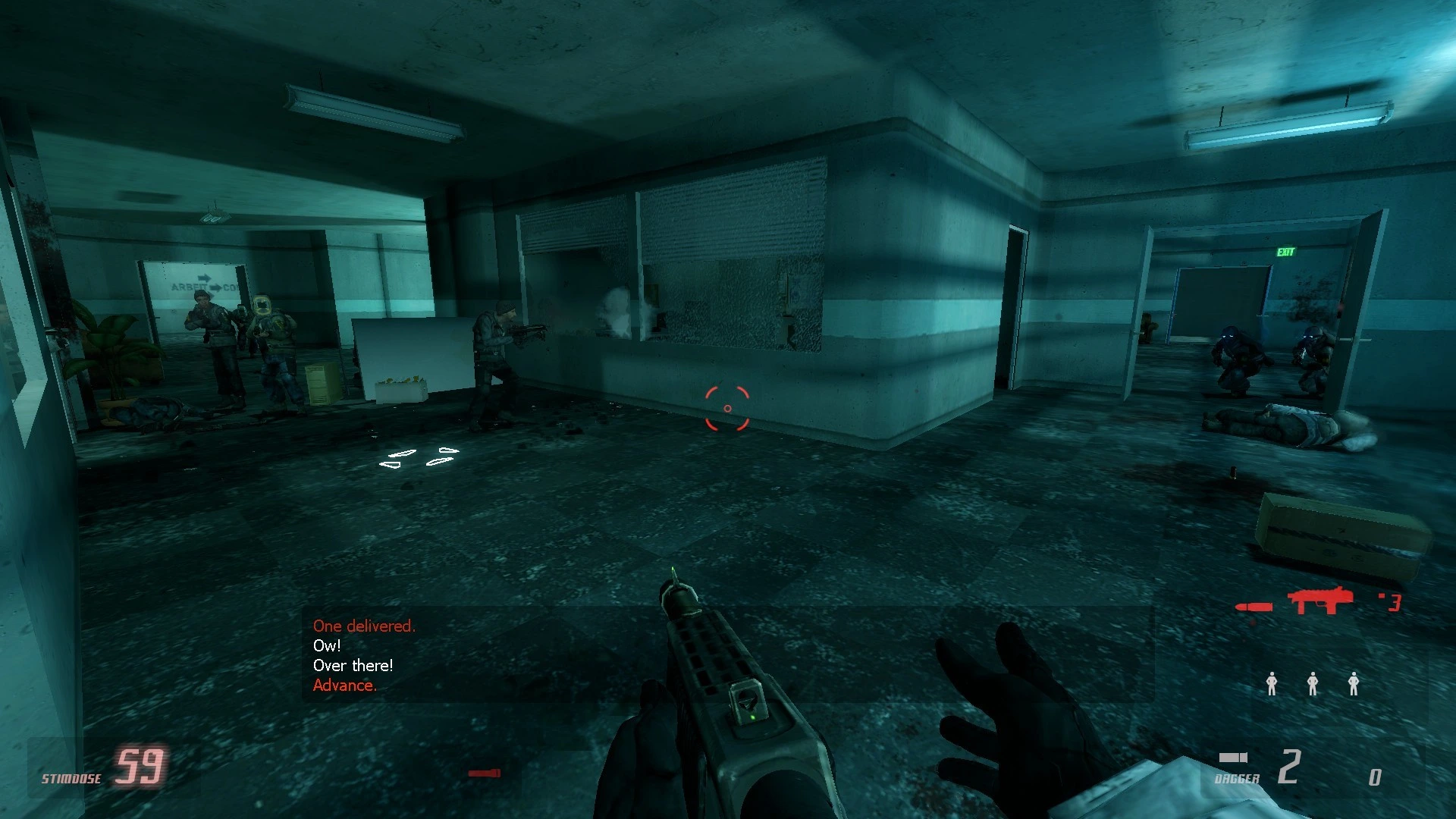Image resolution: width=1456 pixels, height=819 pixels.
Task: Select the leftmost squad member figure icon
Action: click(x=1270, y=685)
